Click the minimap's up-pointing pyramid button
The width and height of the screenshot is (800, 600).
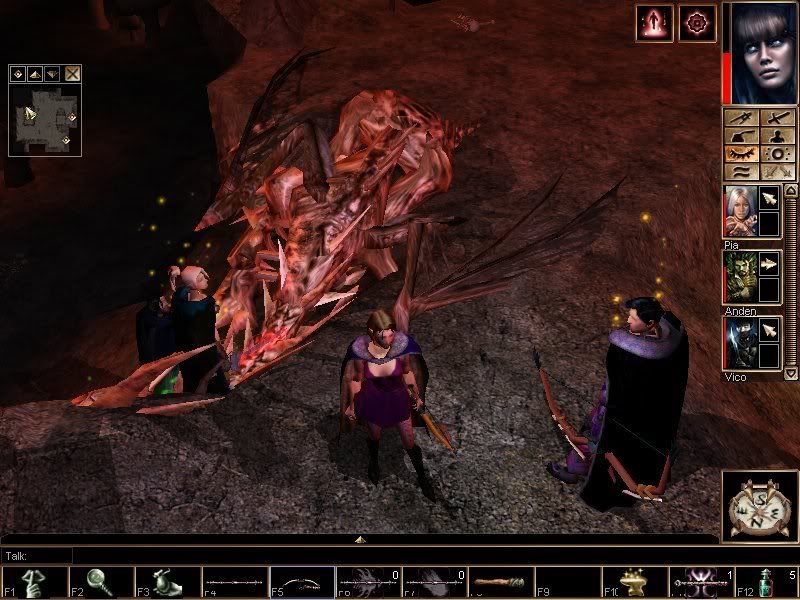click(x=34, y=73)
